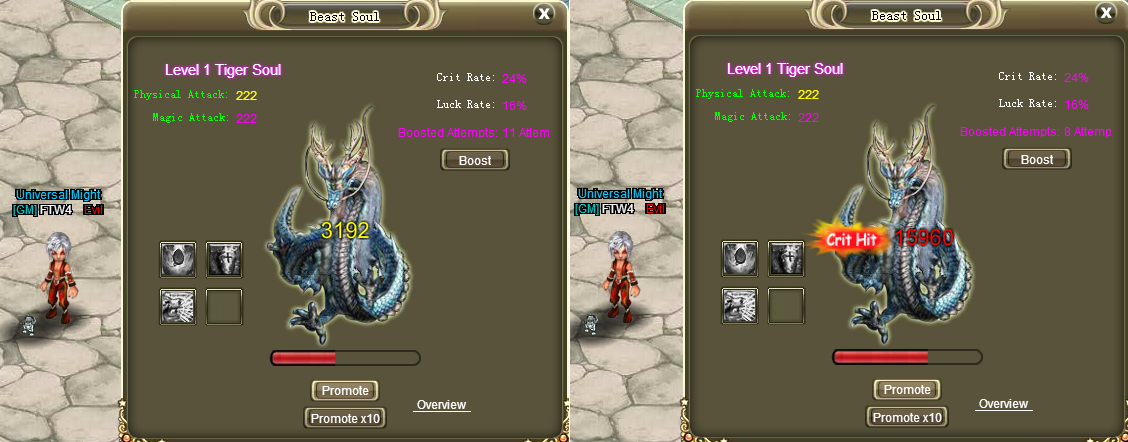1128x442 pixels.
Task: Choose Promote x10 in the Crit Hit panel
Action: (907, 418)
